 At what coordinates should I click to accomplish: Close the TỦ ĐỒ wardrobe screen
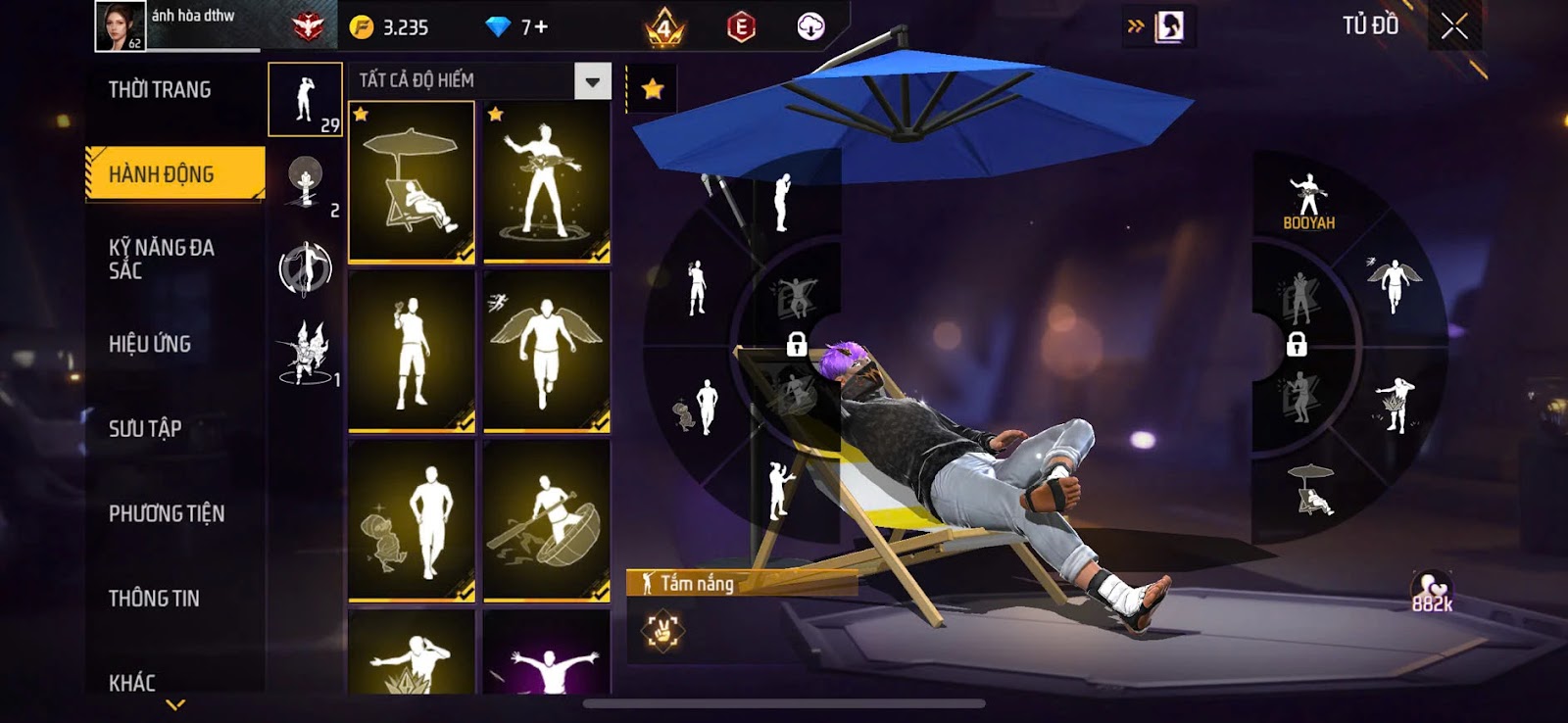click(1454, 26)
